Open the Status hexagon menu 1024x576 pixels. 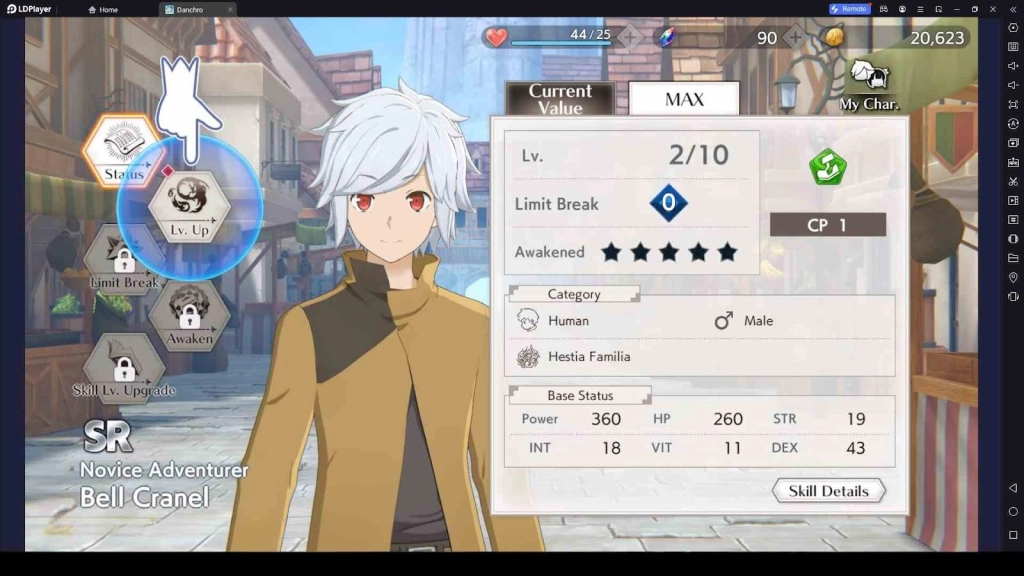point(122,151)
